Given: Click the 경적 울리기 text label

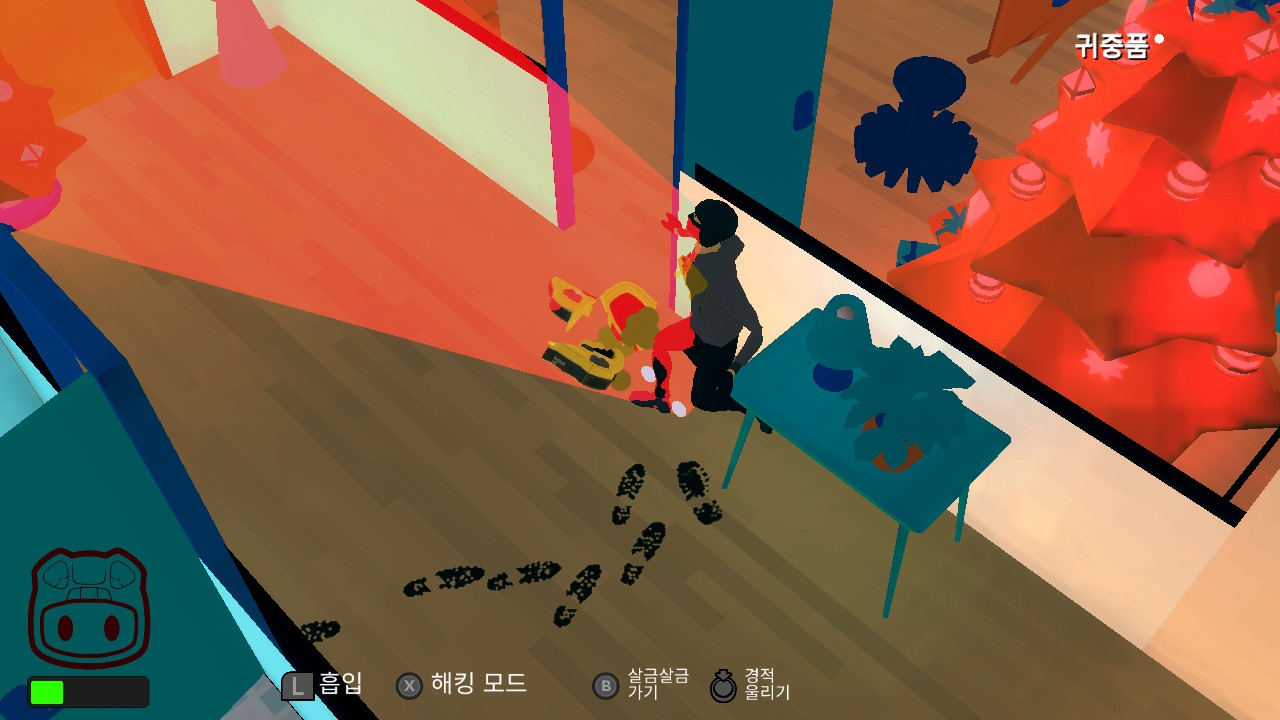Looking at the screenshot, I should pos(768,686).
